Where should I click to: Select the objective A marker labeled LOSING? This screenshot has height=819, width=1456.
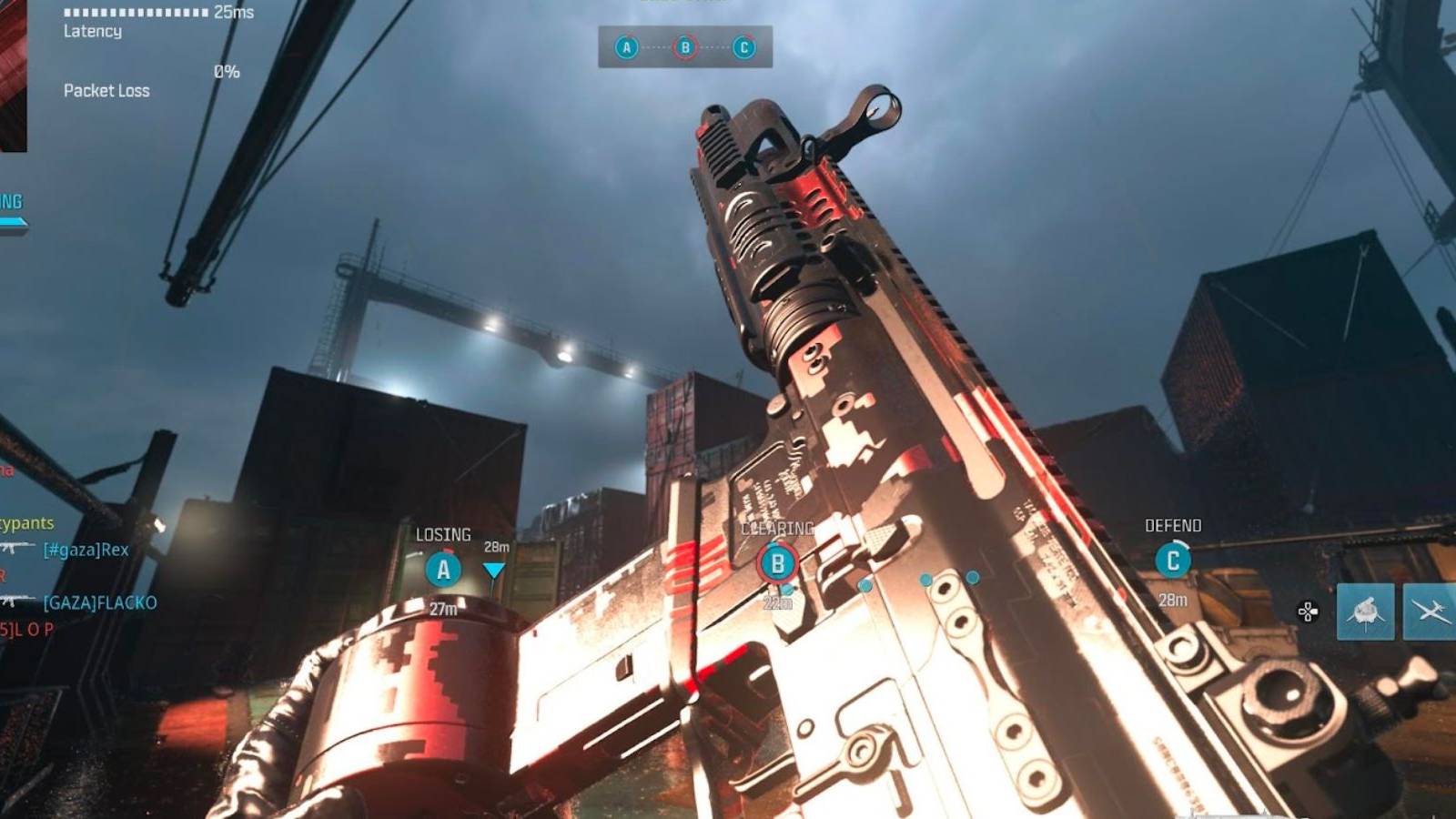point(443,571)
